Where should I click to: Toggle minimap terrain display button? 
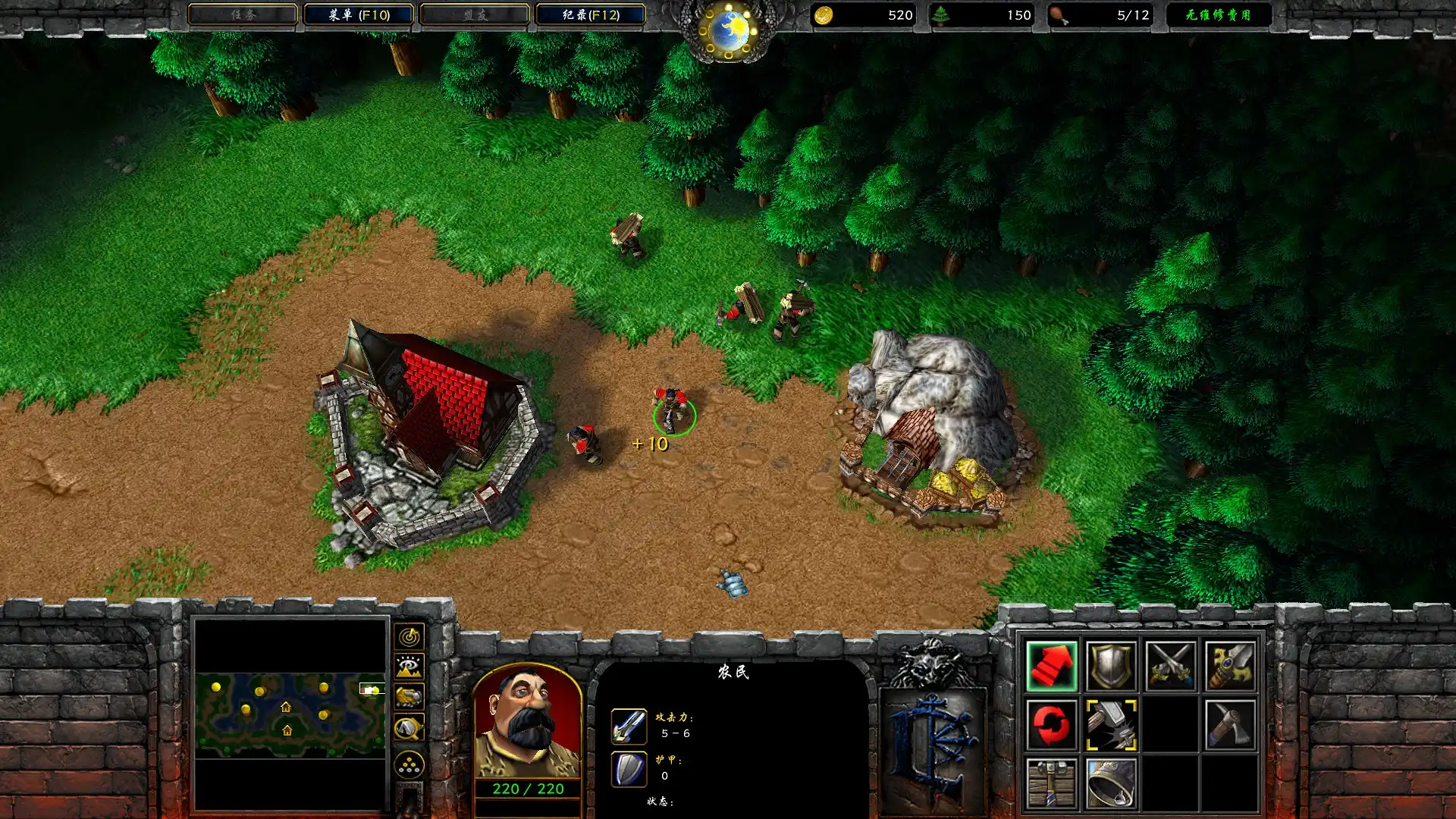(409, 667)
